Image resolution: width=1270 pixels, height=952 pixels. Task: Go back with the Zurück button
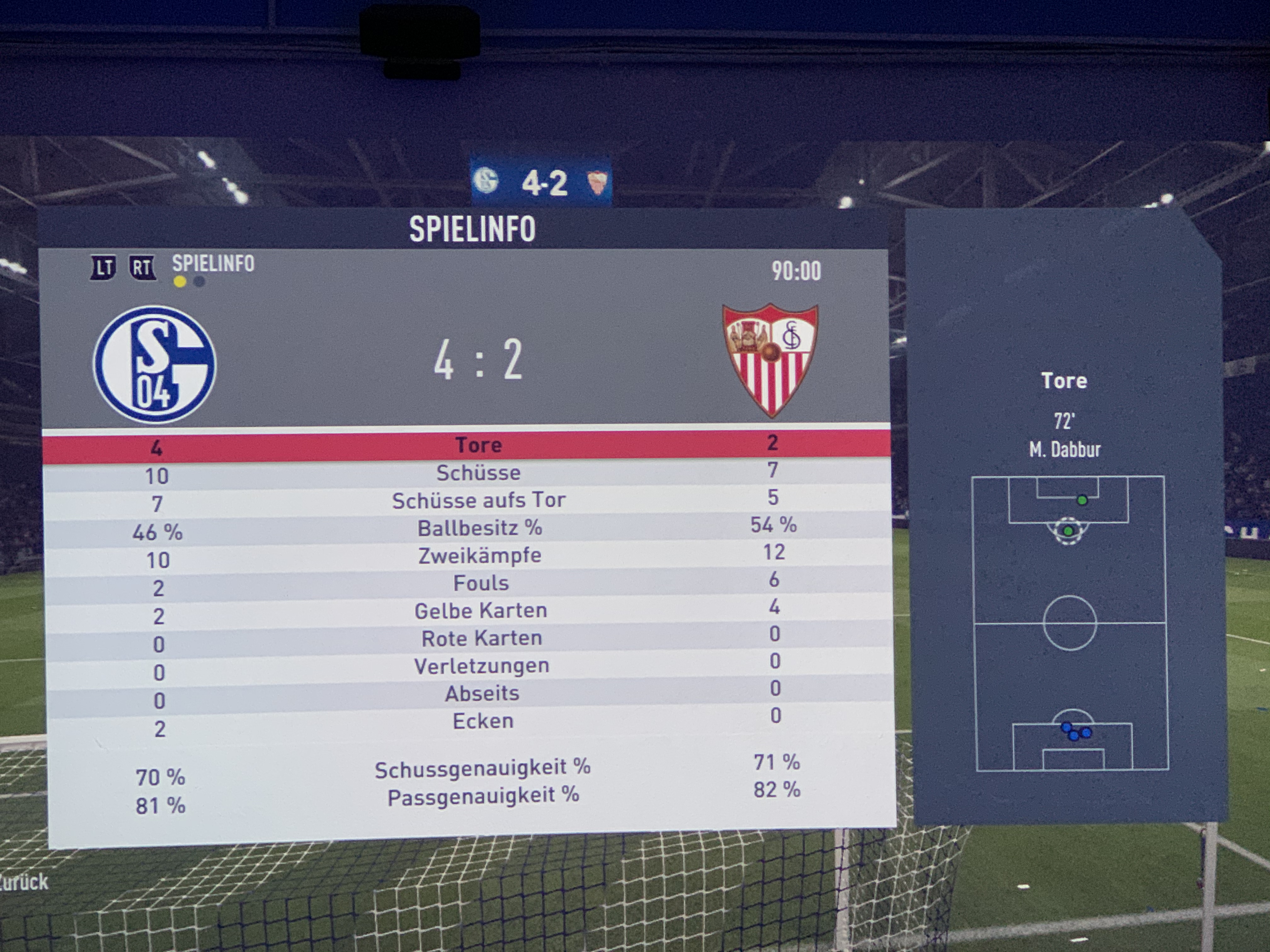coord(24,882)
